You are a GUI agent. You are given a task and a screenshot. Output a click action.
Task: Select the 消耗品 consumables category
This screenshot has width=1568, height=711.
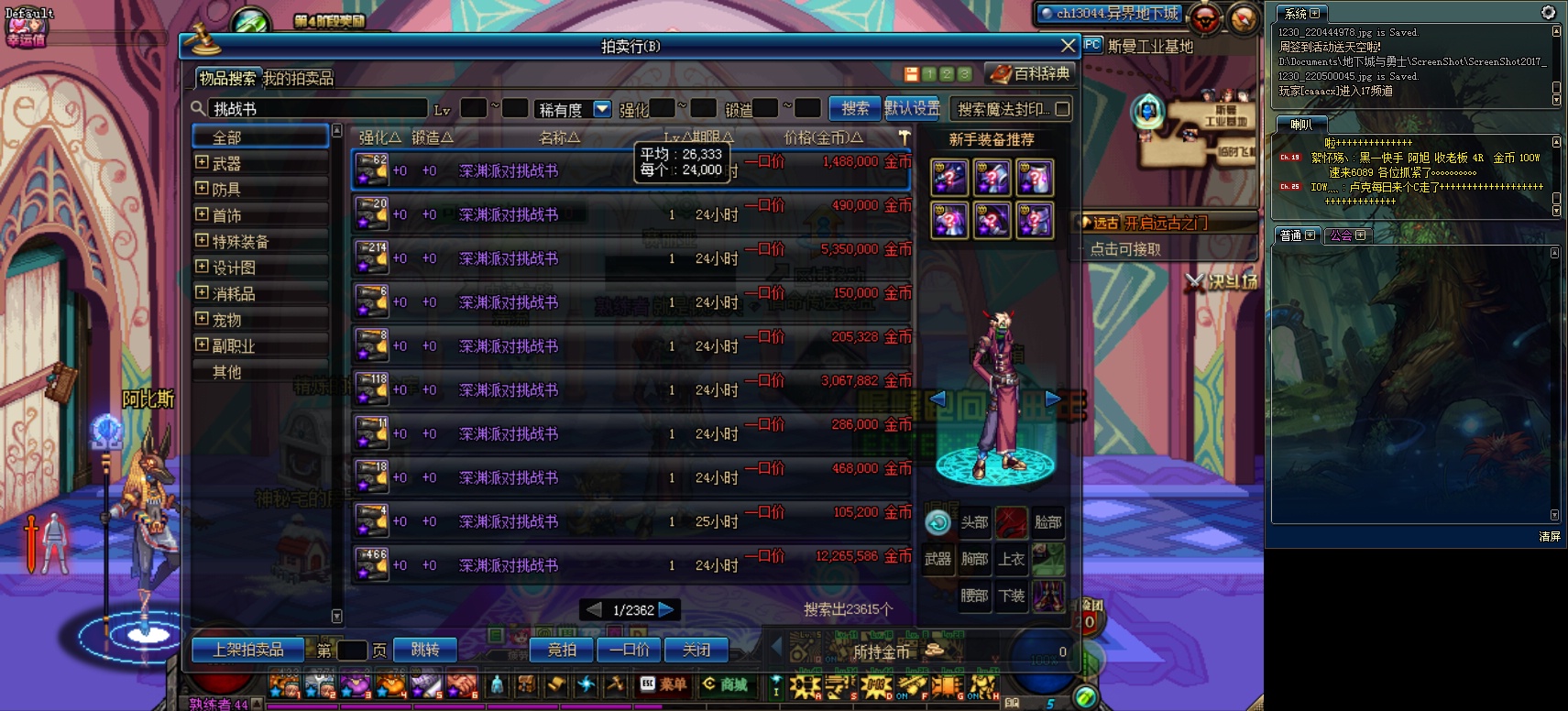click(x=234, y=294)
